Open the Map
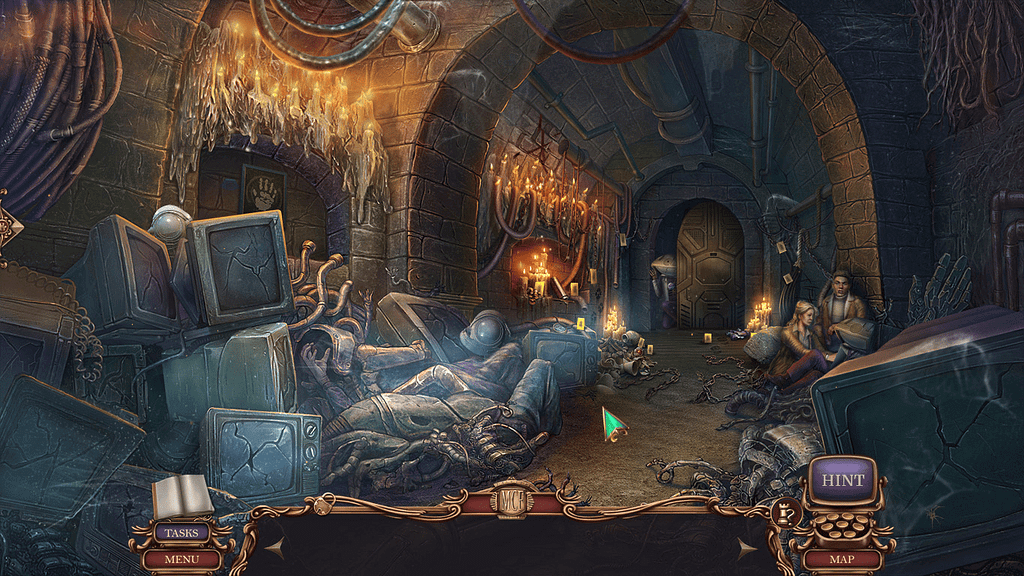 [x=841, y=559]
